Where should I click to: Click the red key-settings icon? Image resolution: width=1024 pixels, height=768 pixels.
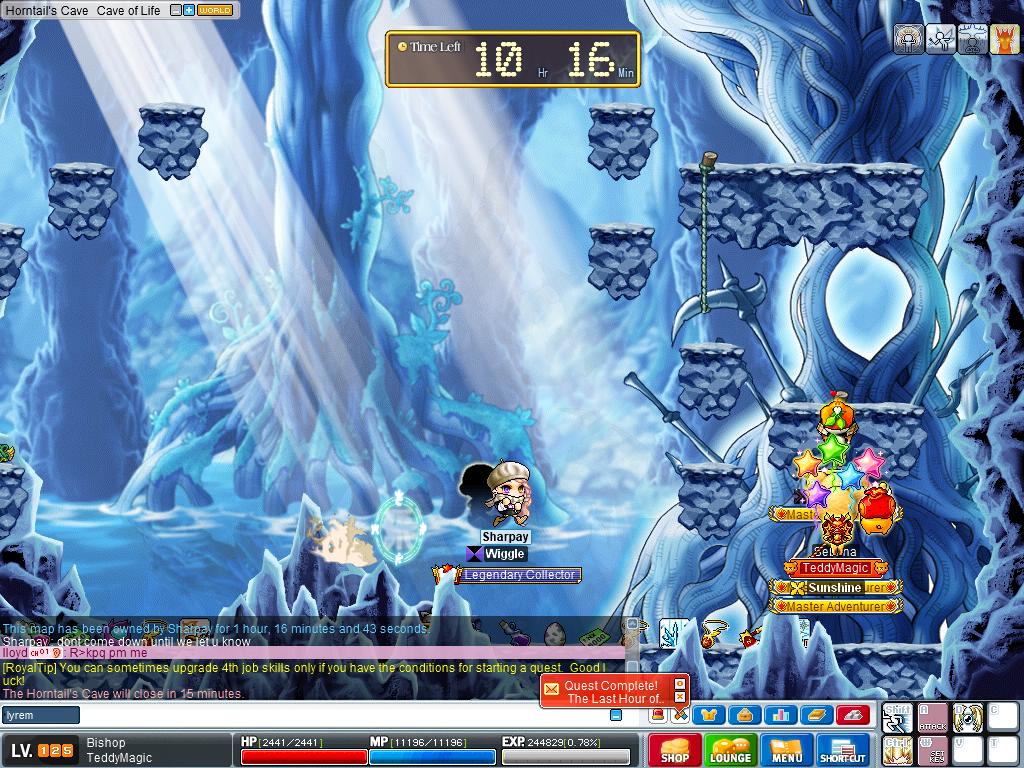click(x=852, y=714)
